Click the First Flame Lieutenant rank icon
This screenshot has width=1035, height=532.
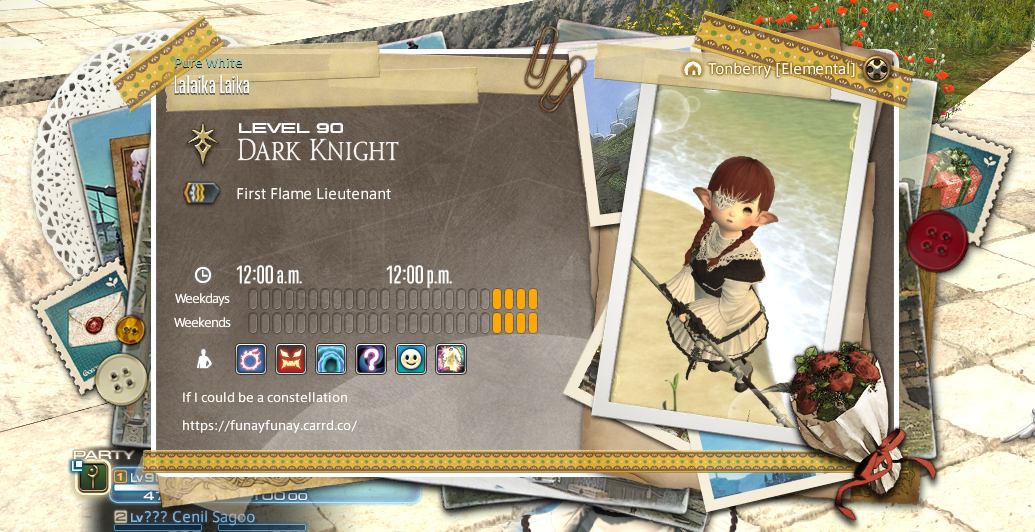click(x=202, y=193)
